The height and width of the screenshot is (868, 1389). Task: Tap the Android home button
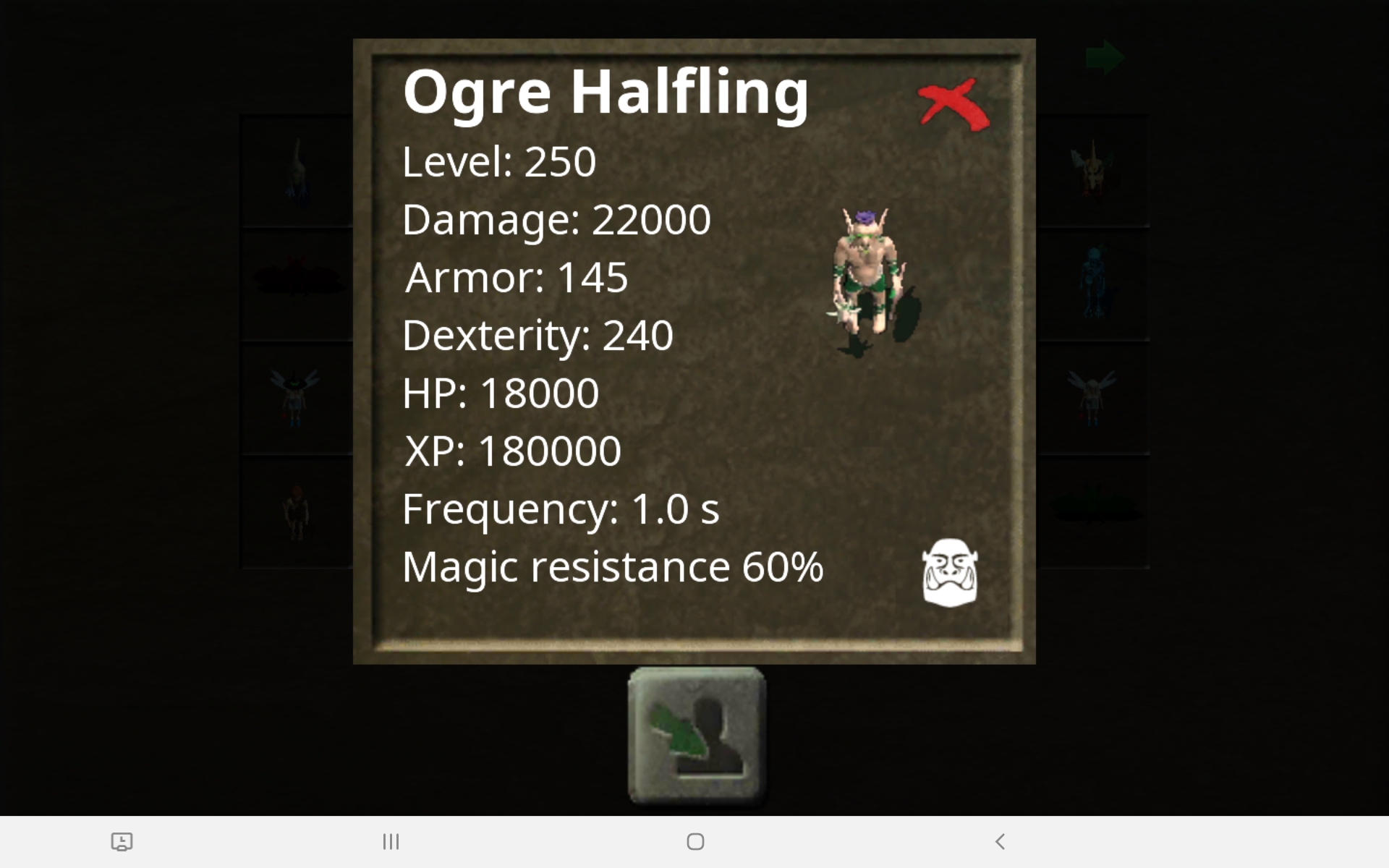pos(694,841)
